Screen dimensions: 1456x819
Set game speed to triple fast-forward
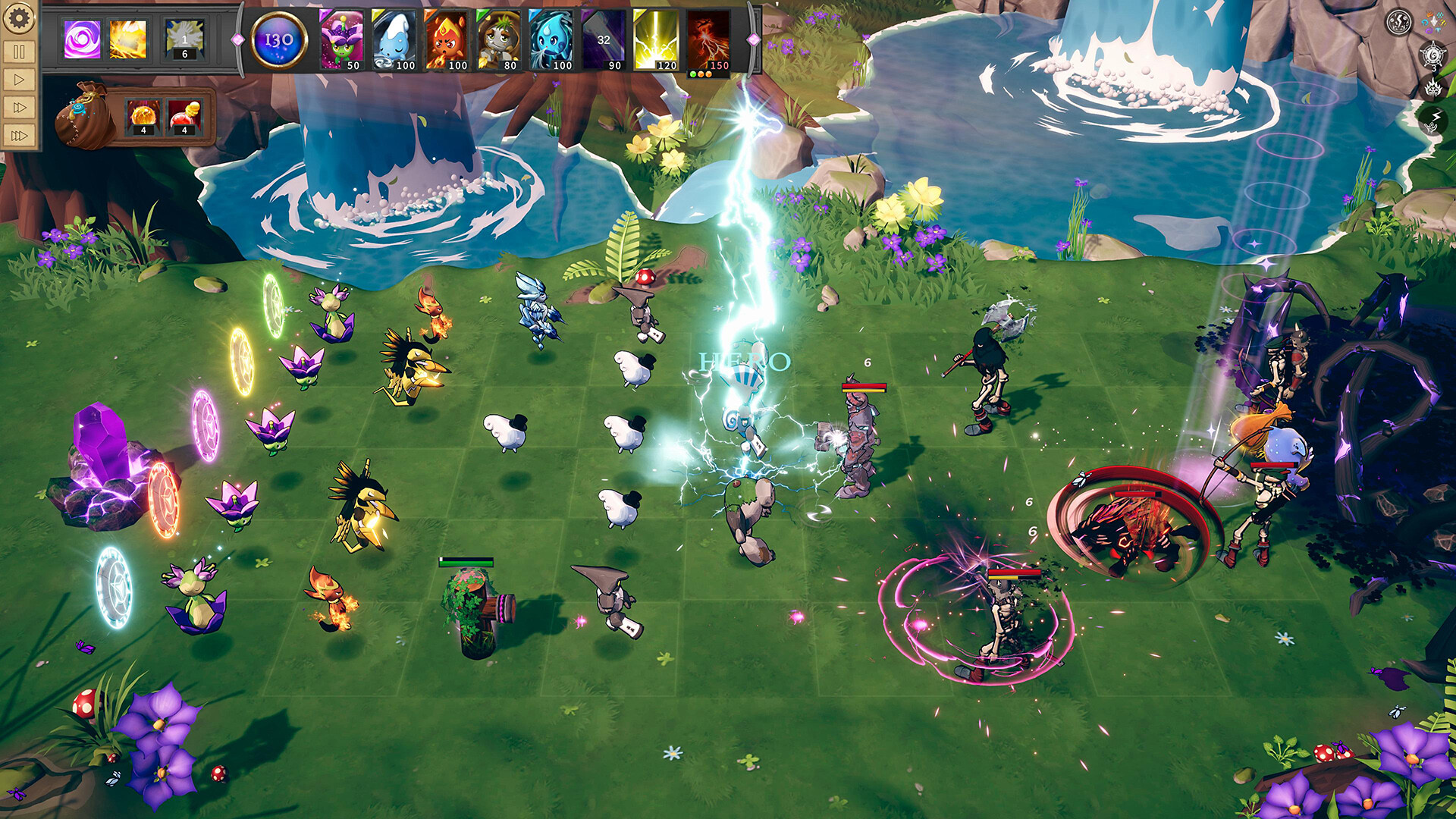click(19, 136)
